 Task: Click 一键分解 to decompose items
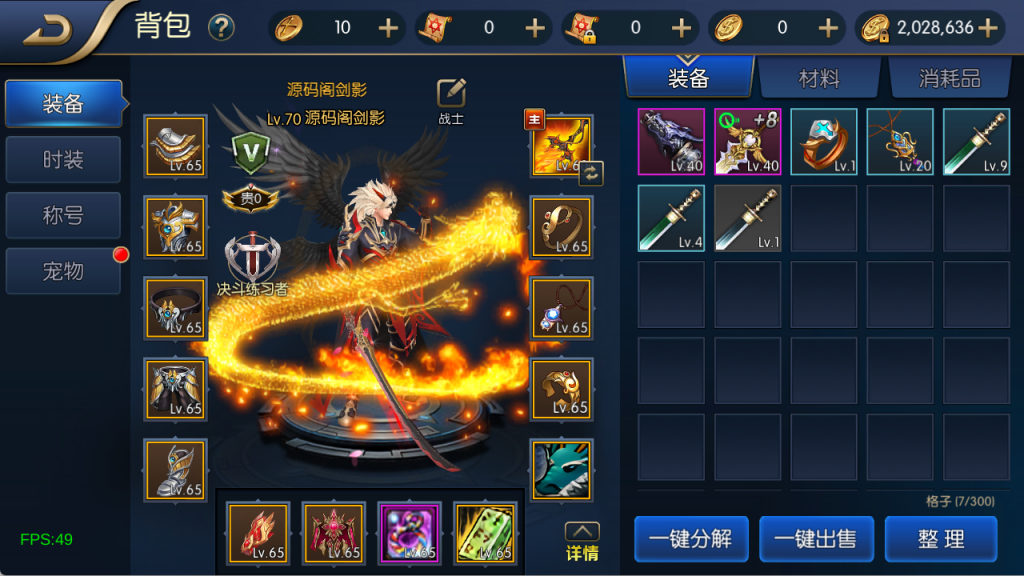point(690,539)
